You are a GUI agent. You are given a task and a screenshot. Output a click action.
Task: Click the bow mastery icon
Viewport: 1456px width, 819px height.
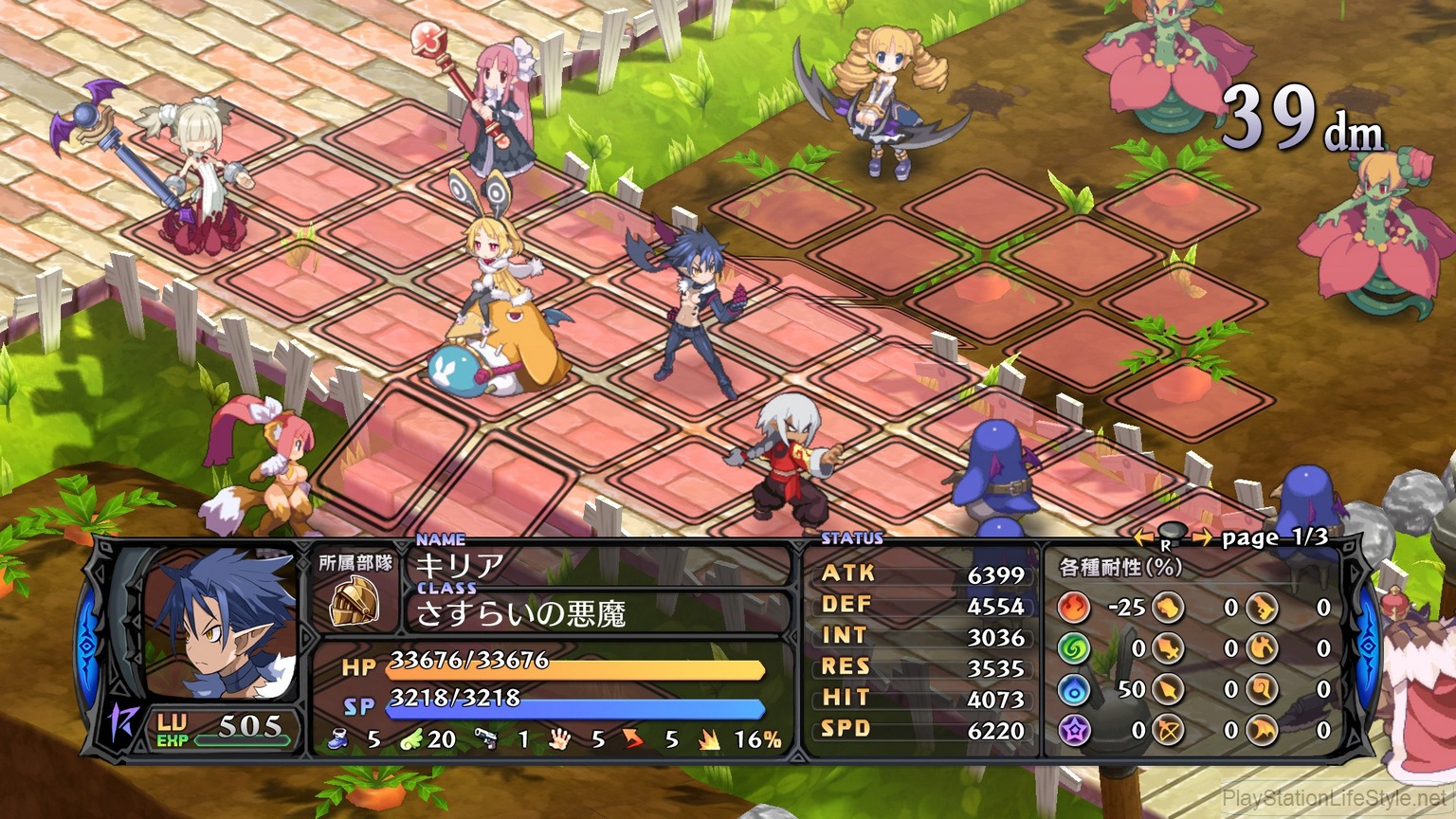[x=1168, y=728]
